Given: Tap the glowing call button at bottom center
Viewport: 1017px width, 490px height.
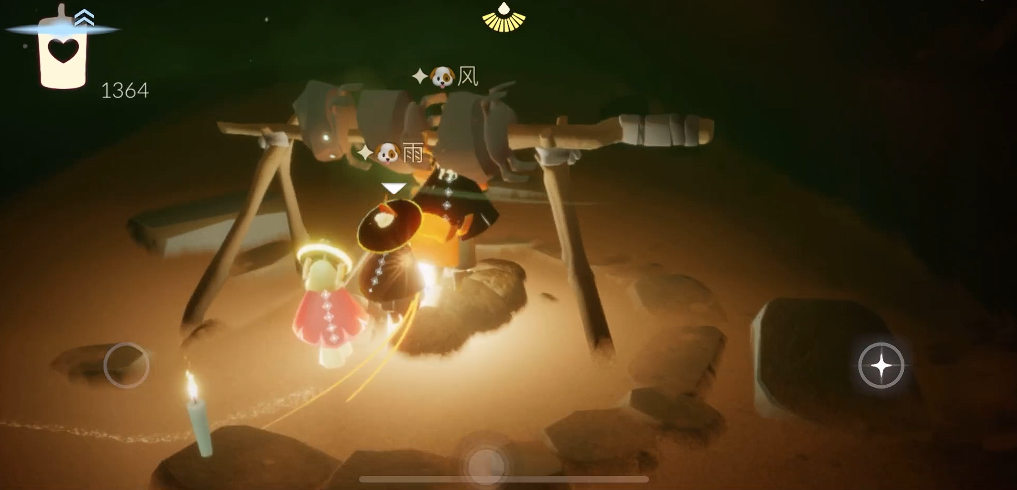Looking at the screenshot, I should pyautogui.click(x=486, y=462).
